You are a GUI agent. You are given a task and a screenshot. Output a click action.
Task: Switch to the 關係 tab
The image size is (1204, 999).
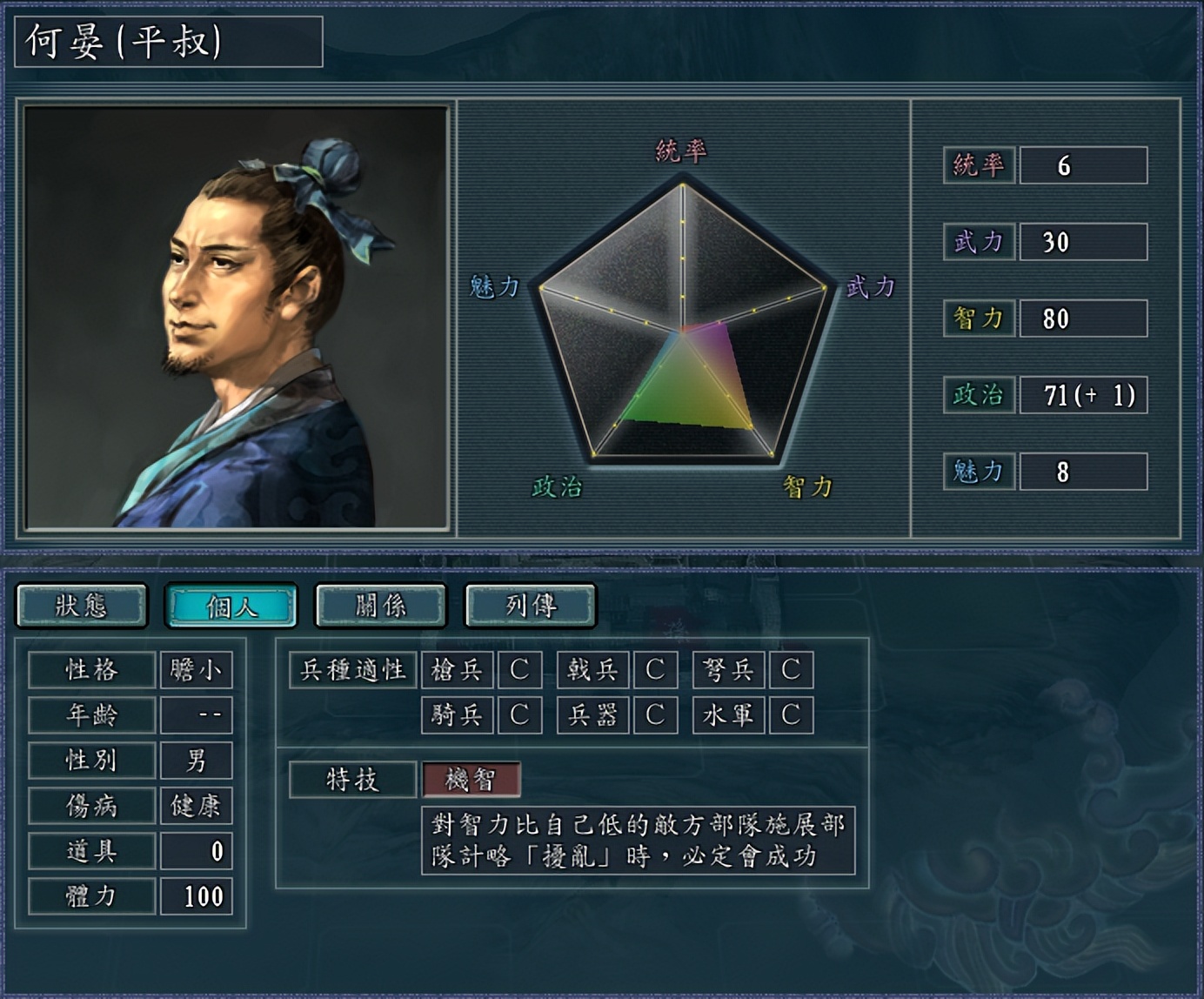click(x=379, y=607)
